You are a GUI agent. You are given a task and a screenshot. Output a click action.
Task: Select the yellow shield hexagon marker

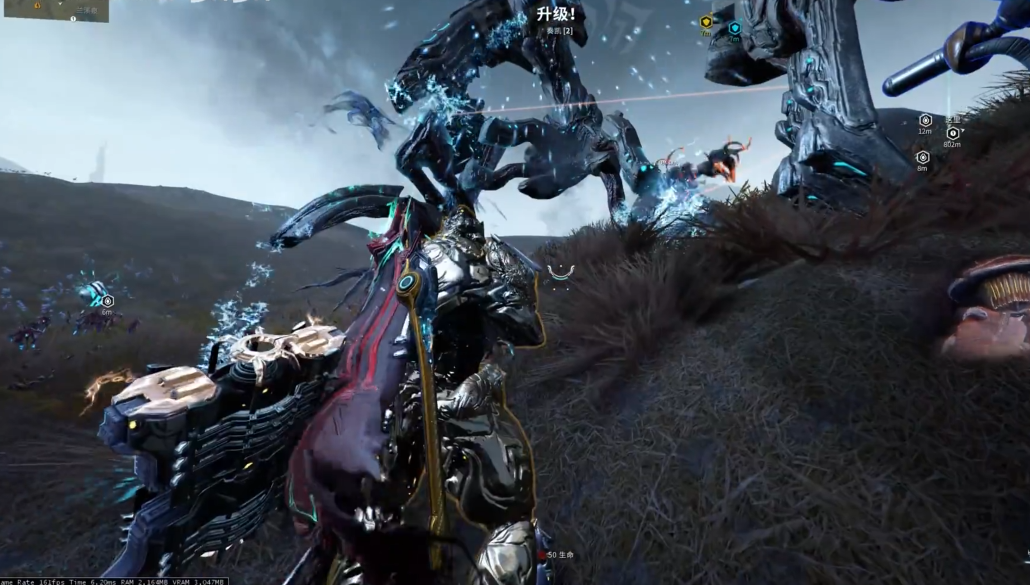coord(706,22)
